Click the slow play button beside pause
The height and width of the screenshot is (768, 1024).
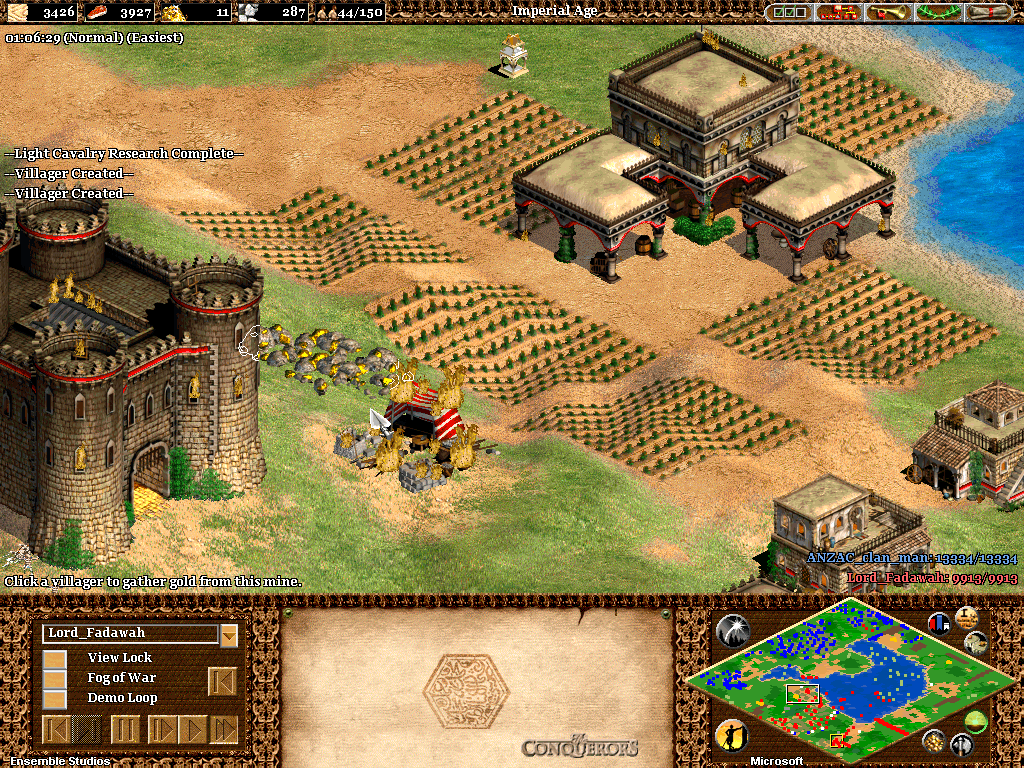click(161, 729)
